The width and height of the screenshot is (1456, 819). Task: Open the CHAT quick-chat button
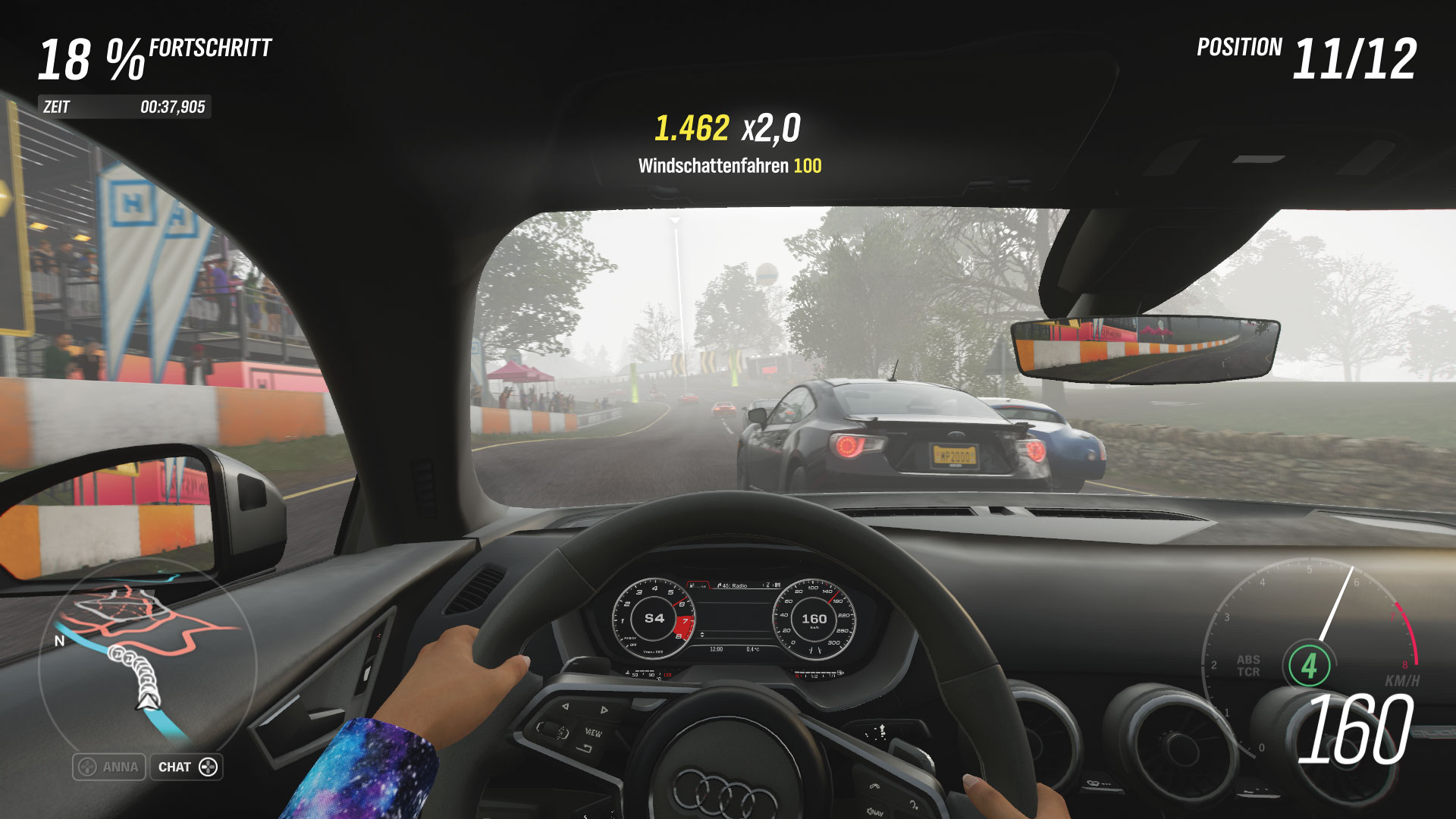(187, 767)
